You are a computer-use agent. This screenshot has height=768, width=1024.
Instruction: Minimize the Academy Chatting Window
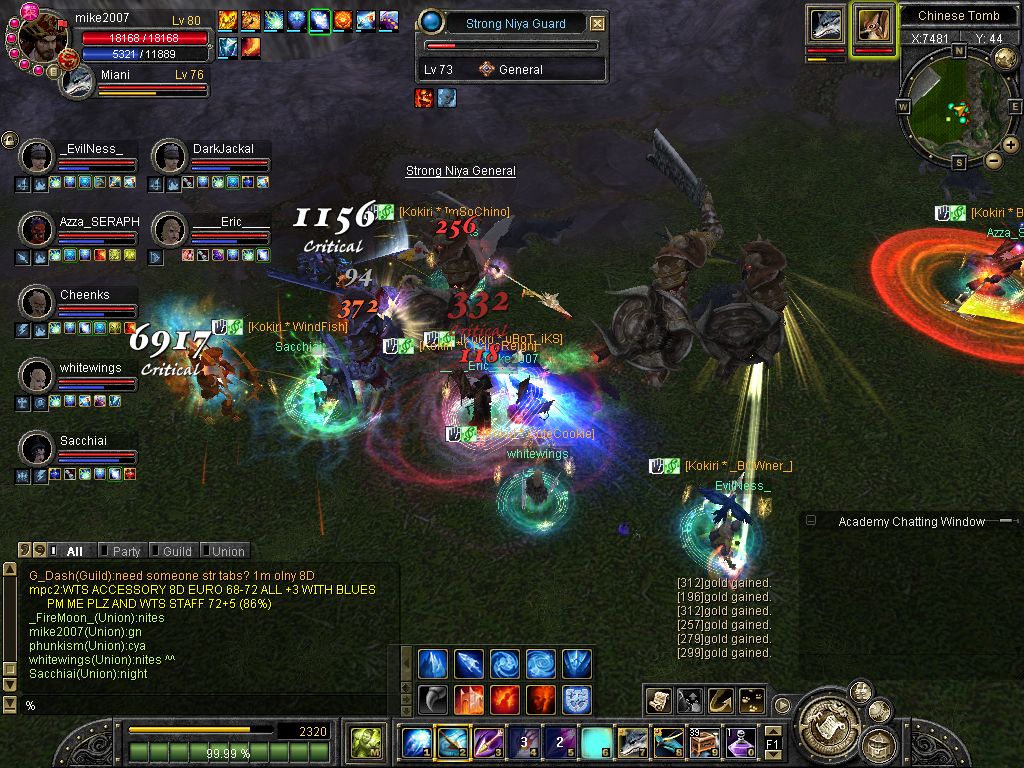[811, 521]
